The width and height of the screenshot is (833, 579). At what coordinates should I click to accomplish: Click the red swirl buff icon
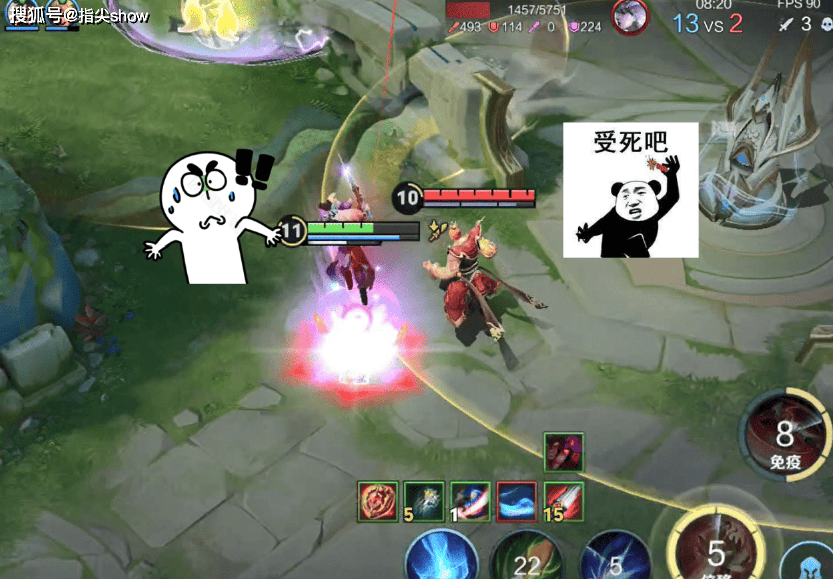pos(379,499)
